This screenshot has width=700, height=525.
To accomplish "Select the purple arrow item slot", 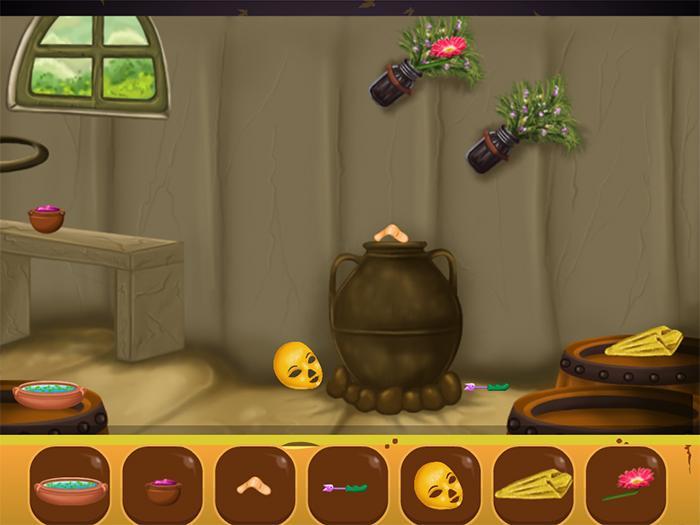I will click(348, 486).
